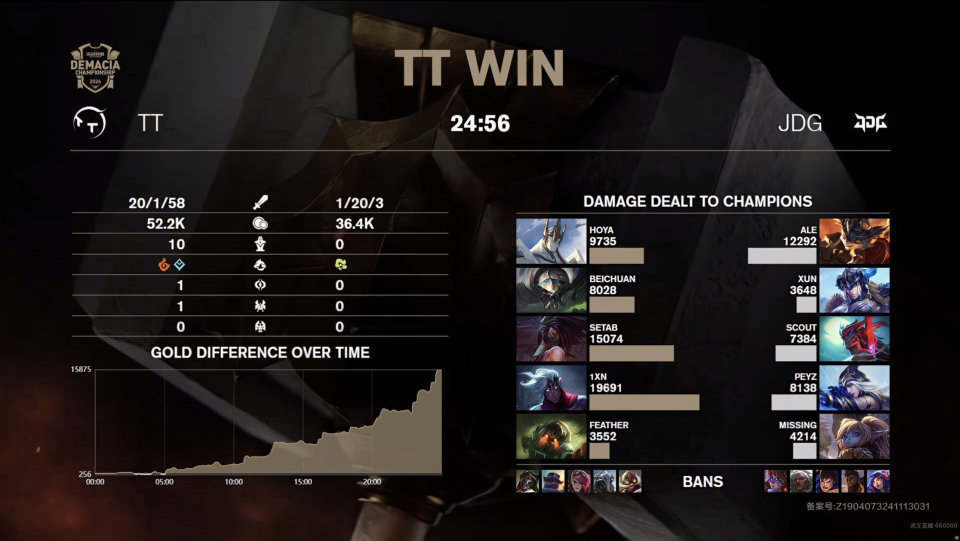Choose SETAB's champion portrait

click(x=551, y=339)
